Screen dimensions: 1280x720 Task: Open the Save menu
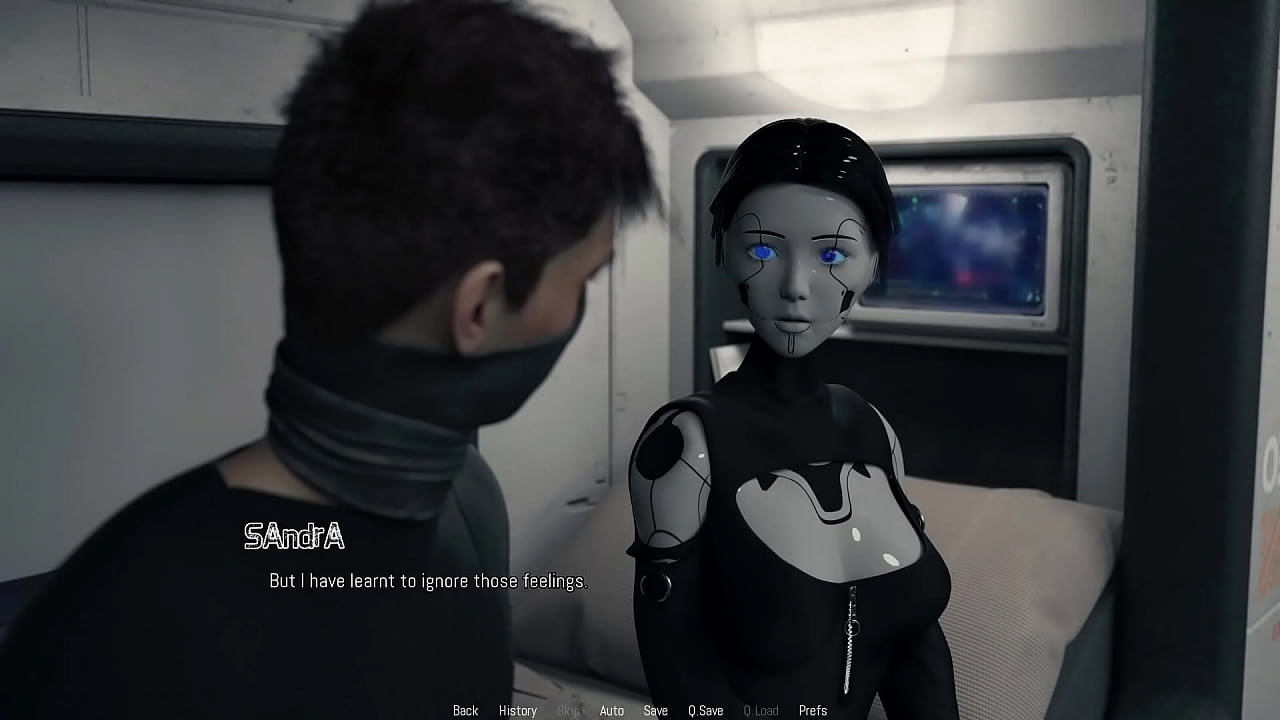pyautogui.click(x=655, y=710)
